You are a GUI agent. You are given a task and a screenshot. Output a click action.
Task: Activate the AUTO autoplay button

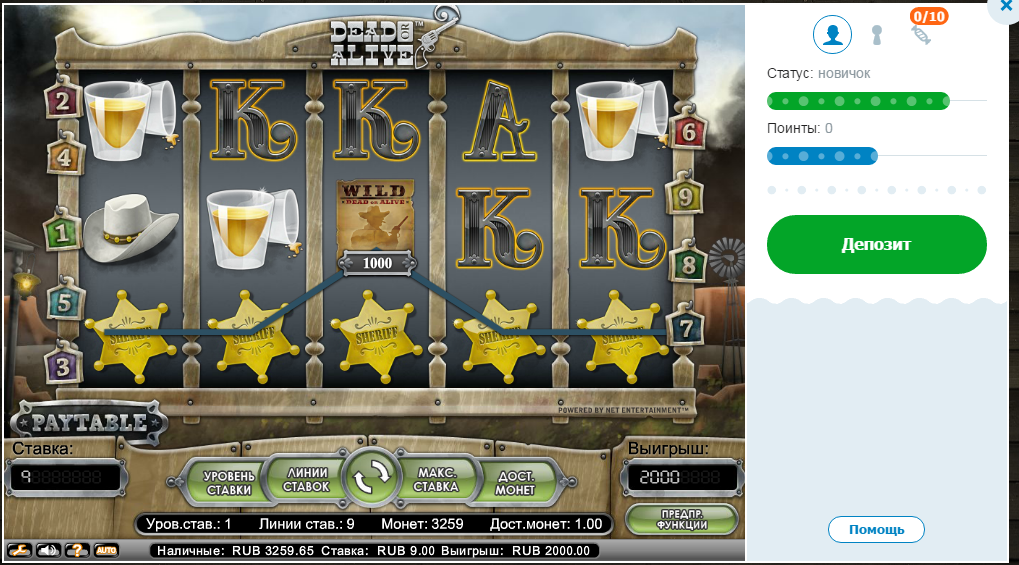pos(105,550)
